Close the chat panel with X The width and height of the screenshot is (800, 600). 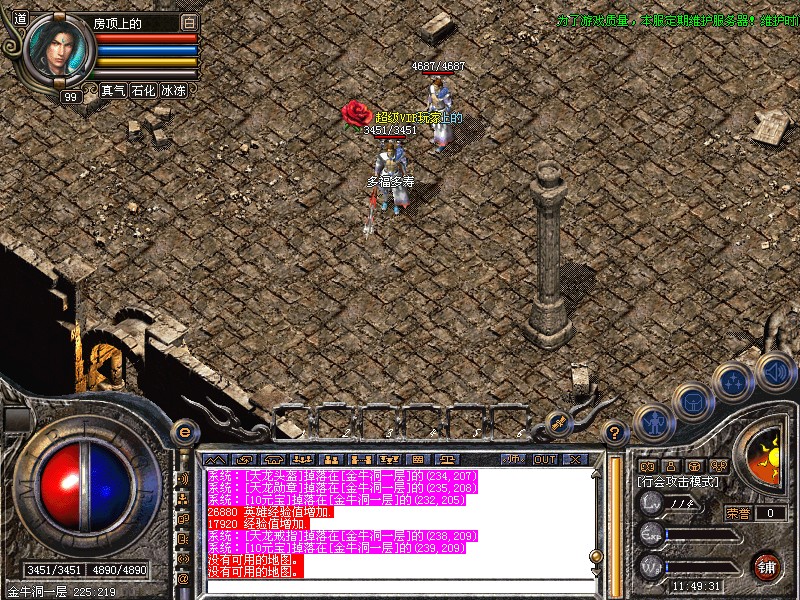coord(574,459)
